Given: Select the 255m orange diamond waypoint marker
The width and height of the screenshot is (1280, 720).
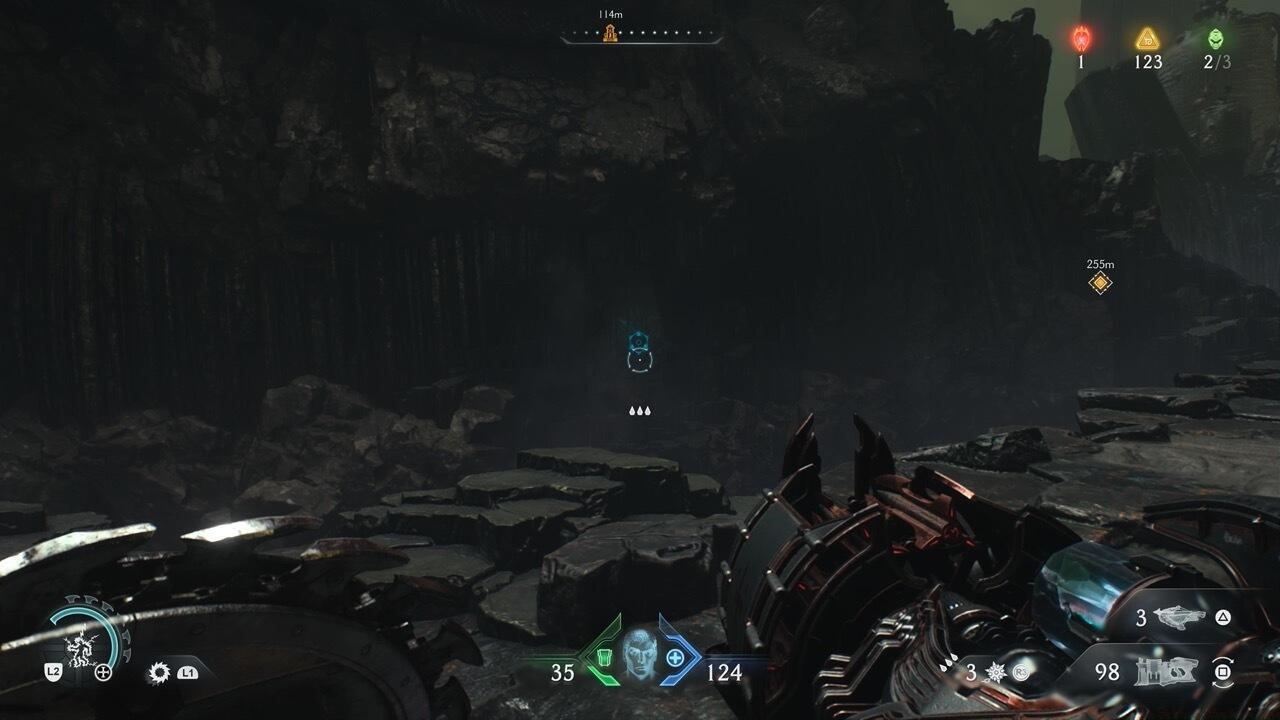Looking at the screenshot, I should [1100, 283].
